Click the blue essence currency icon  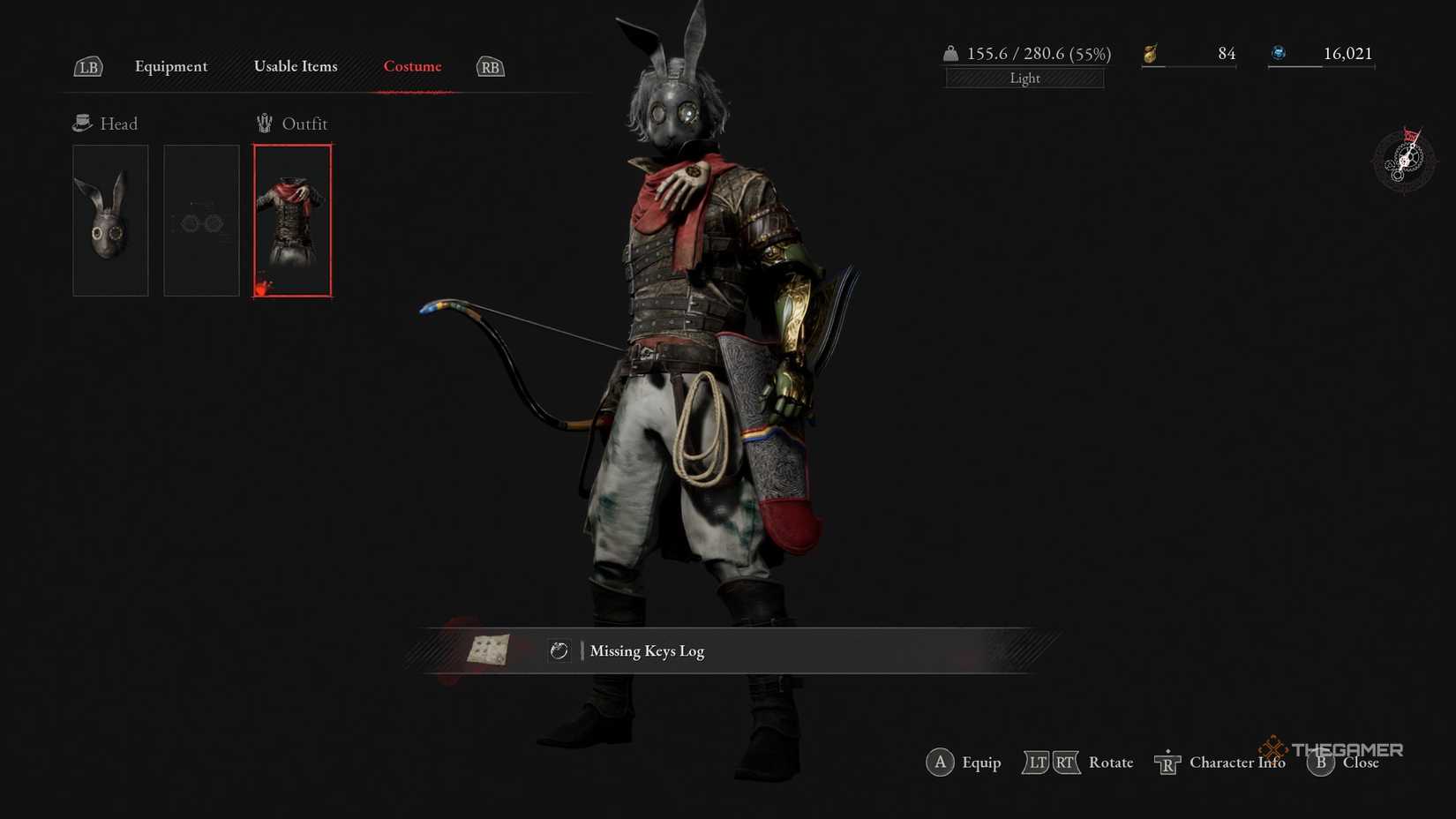1279,52
